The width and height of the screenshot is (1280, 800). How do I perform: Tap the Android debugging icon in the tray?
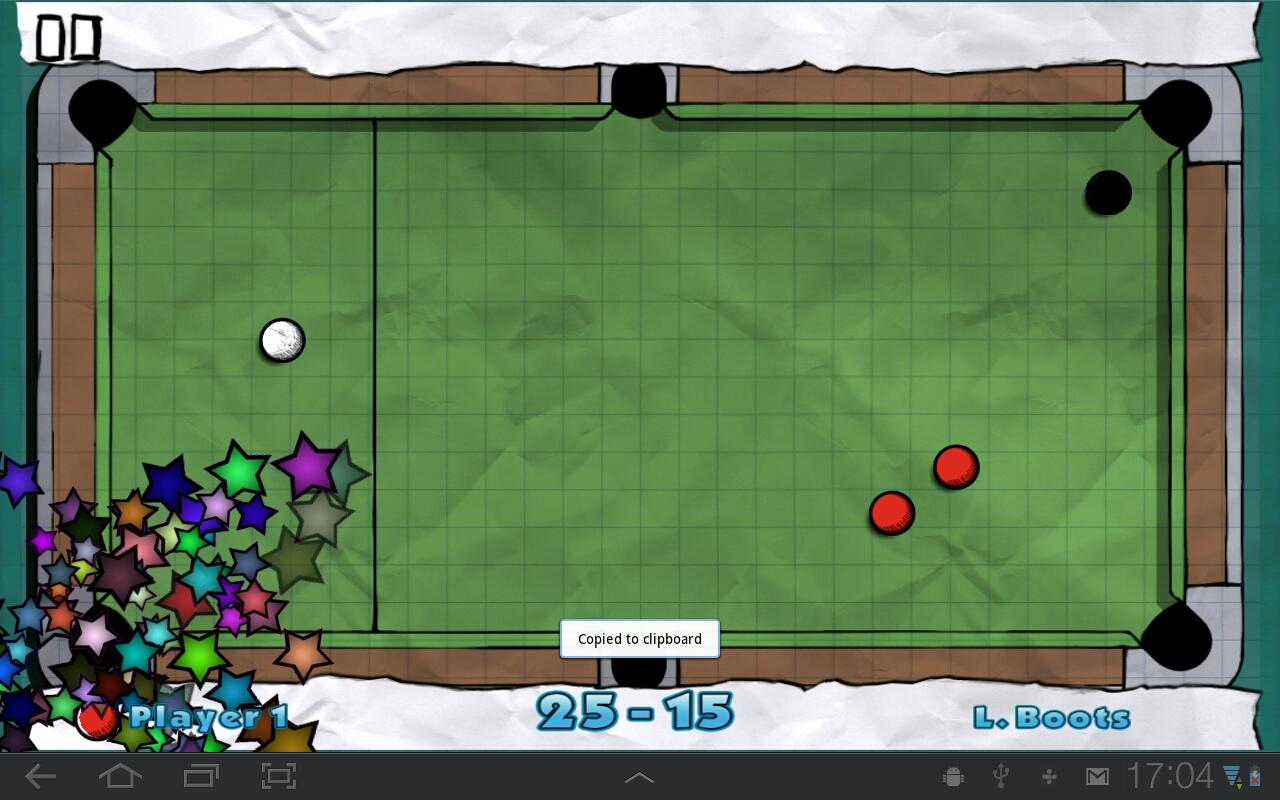951,775
